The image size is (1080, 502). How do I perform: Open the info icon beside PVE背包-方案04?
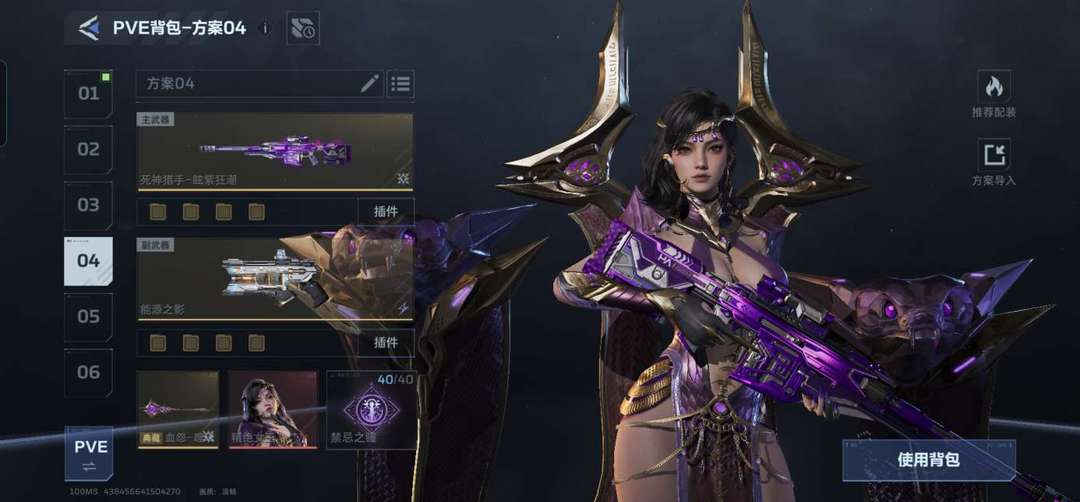click(265, 28)
